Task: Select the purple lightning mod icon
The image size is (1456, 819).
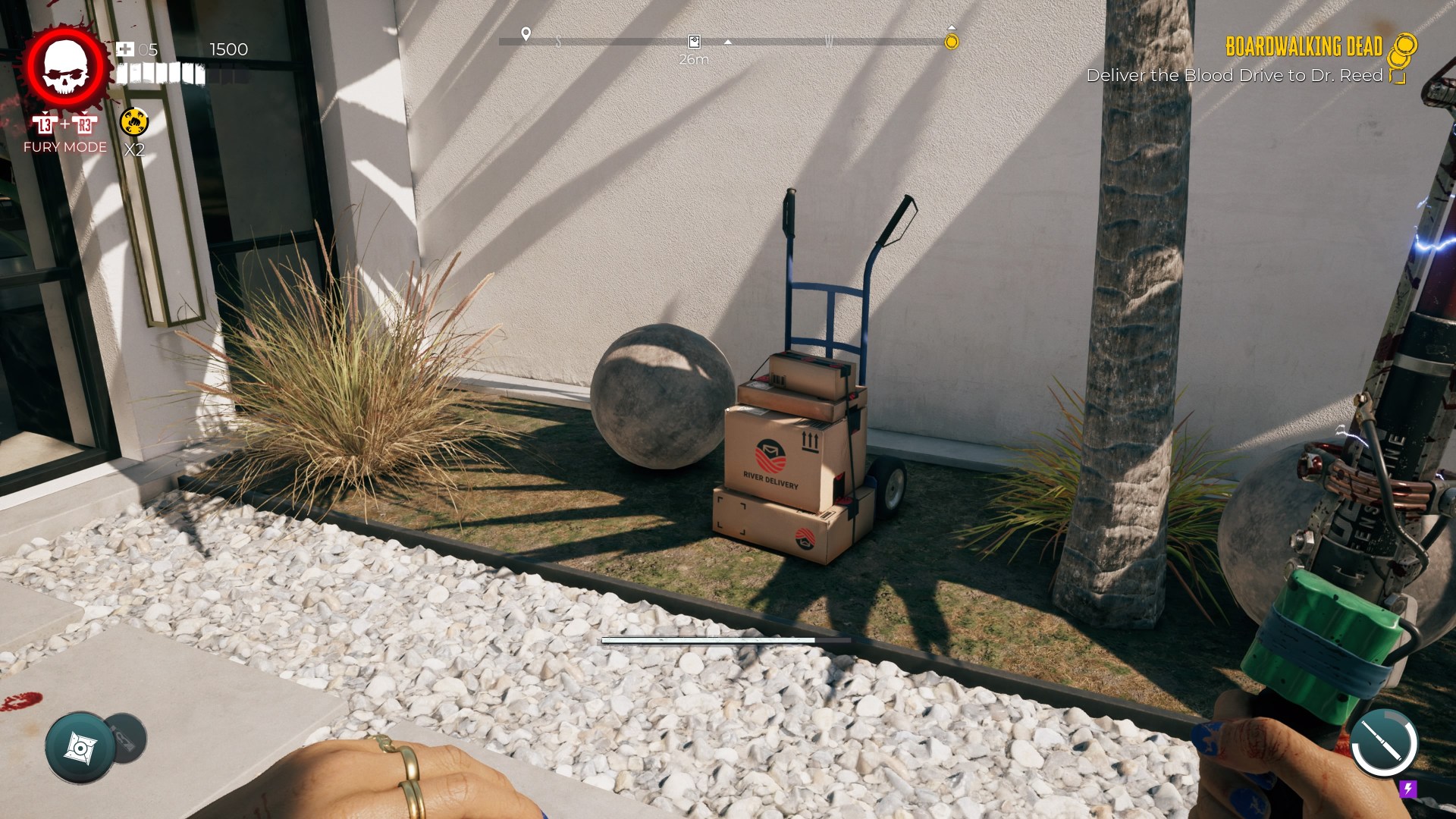Action: tap(1407, 790)
